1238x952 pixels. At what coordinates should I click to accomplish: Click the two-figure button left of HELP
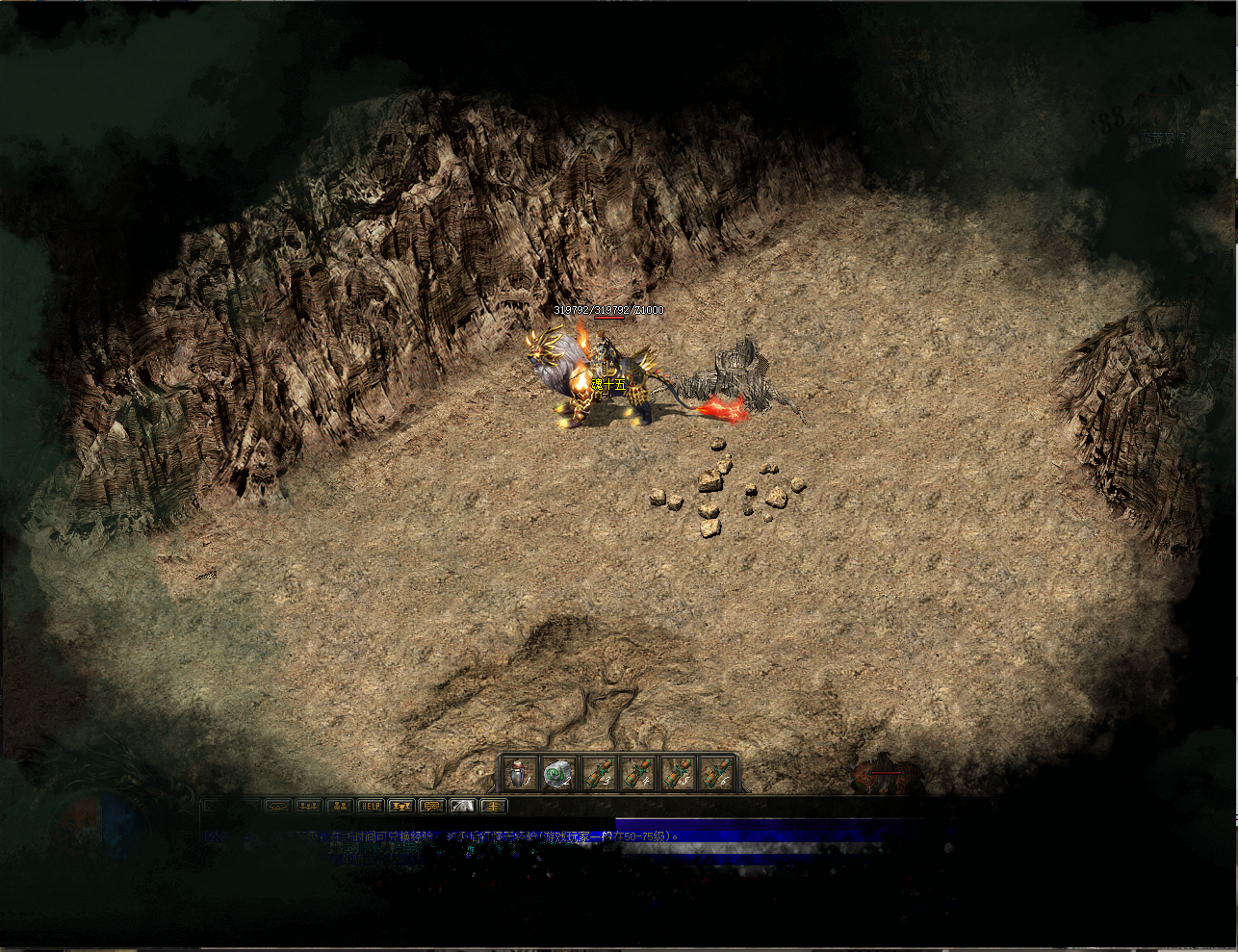click(x=339, y=806)
